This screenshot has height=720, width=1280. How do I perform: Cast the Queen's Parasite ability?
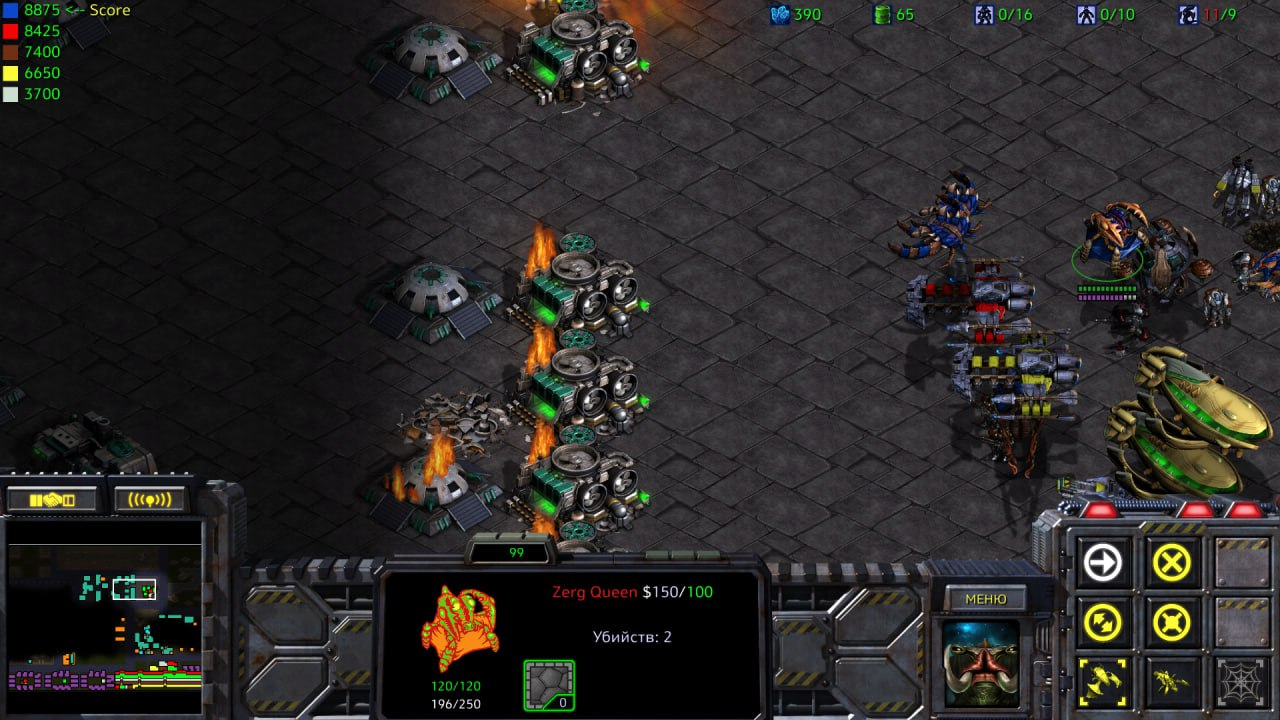click(x=1171, y=683)
